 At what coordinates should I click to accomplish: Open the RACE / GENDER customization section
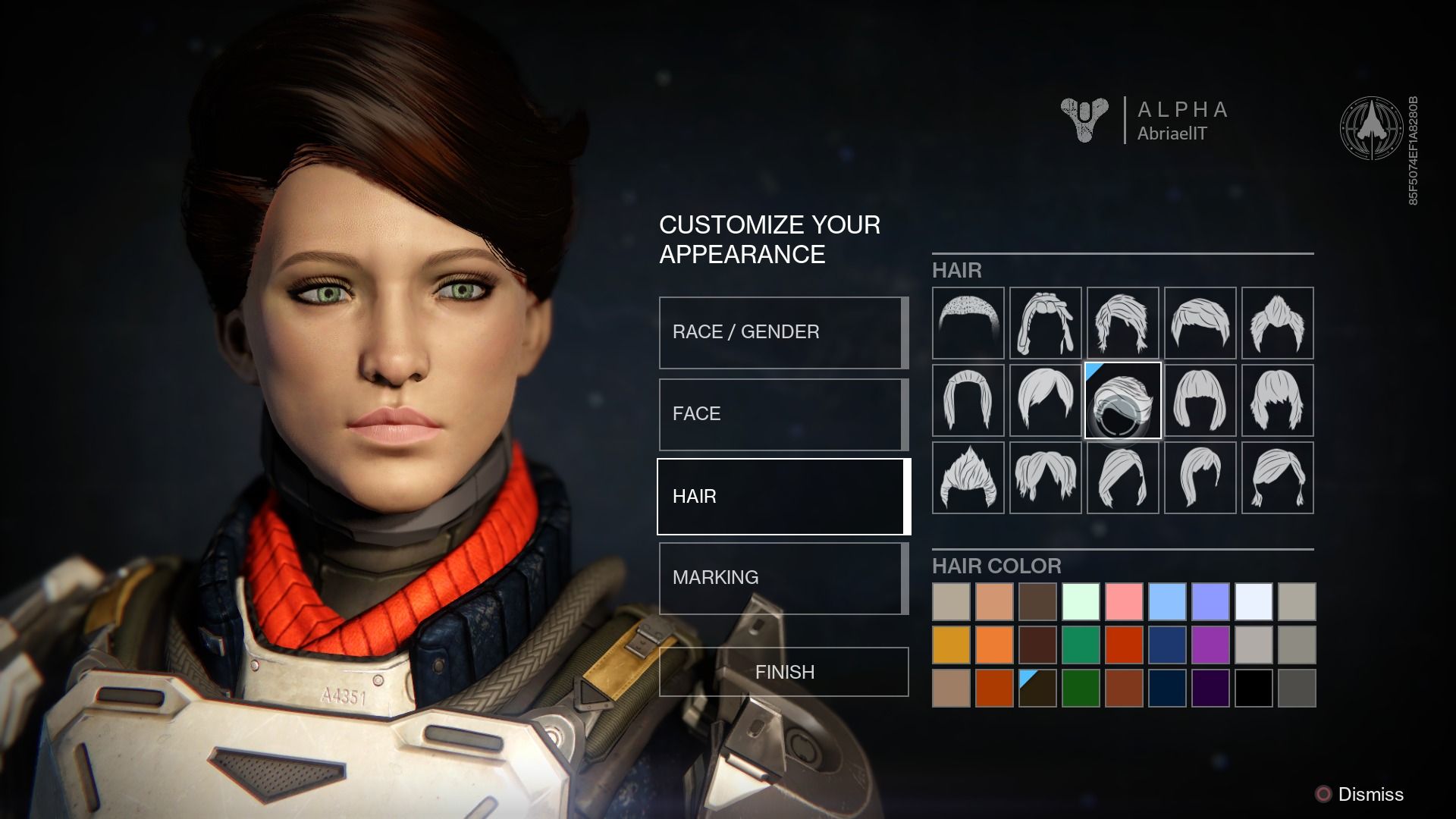coord(783,332)
